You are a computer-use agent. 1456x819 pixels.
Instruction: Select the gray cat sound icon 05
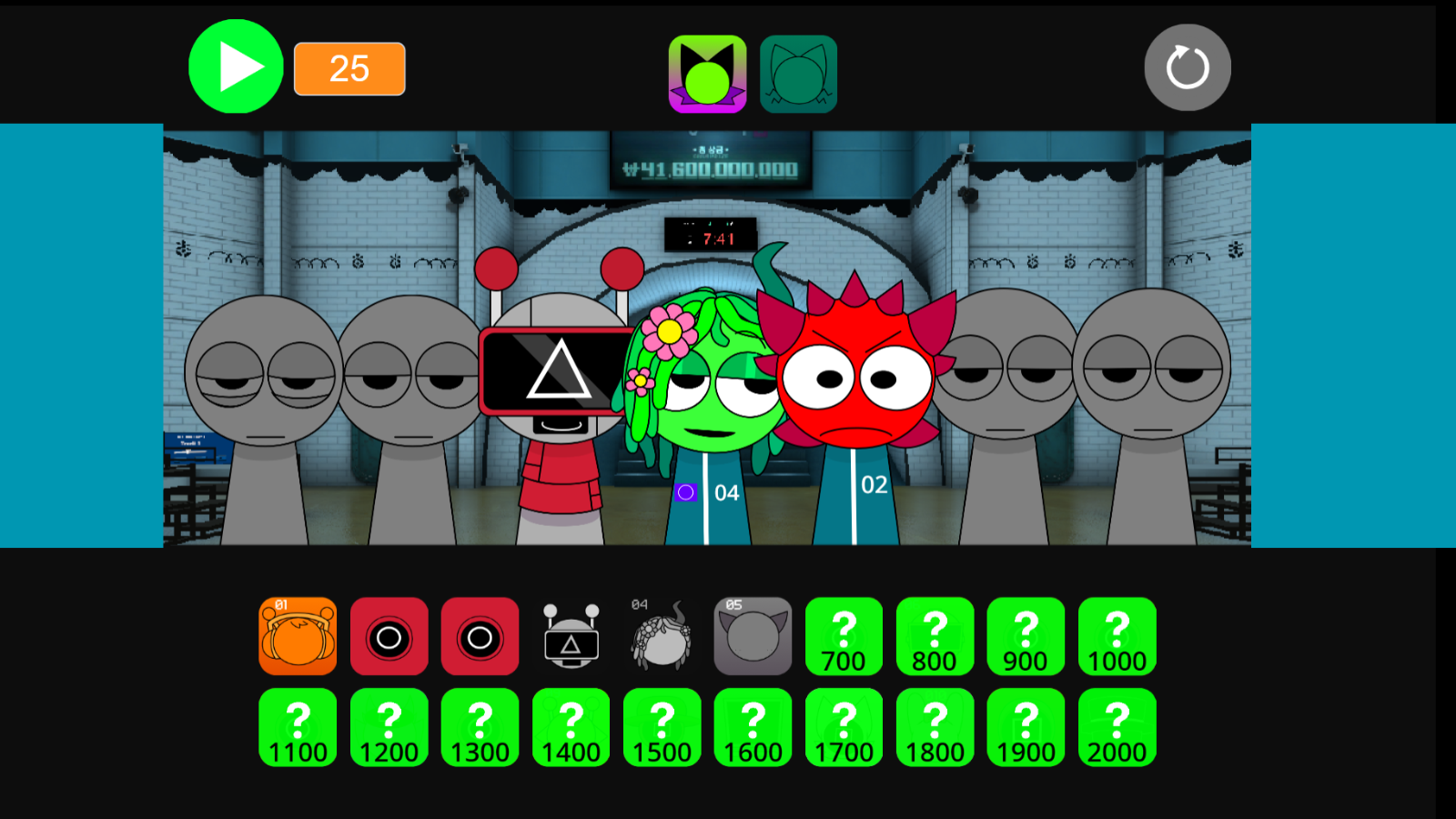coord(753,636)
